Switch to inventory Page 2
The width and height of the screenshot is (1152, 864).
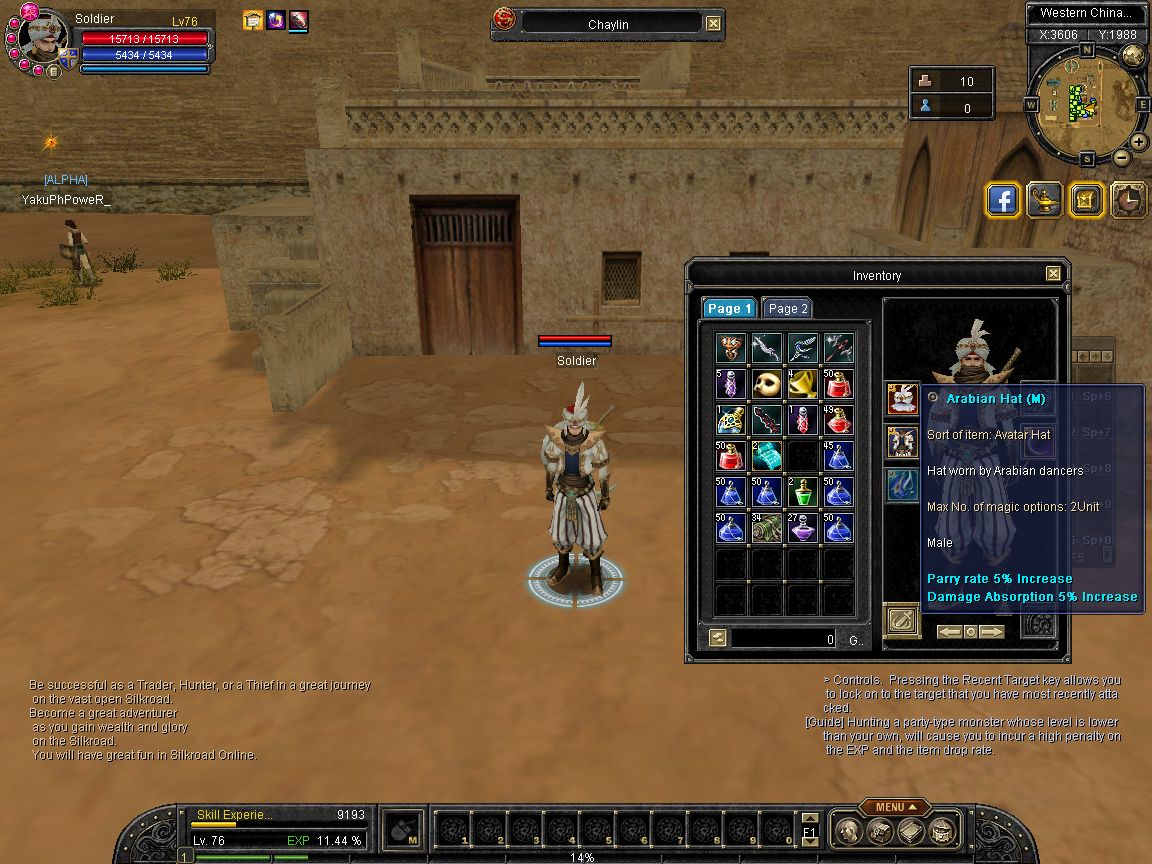[788, 309]
